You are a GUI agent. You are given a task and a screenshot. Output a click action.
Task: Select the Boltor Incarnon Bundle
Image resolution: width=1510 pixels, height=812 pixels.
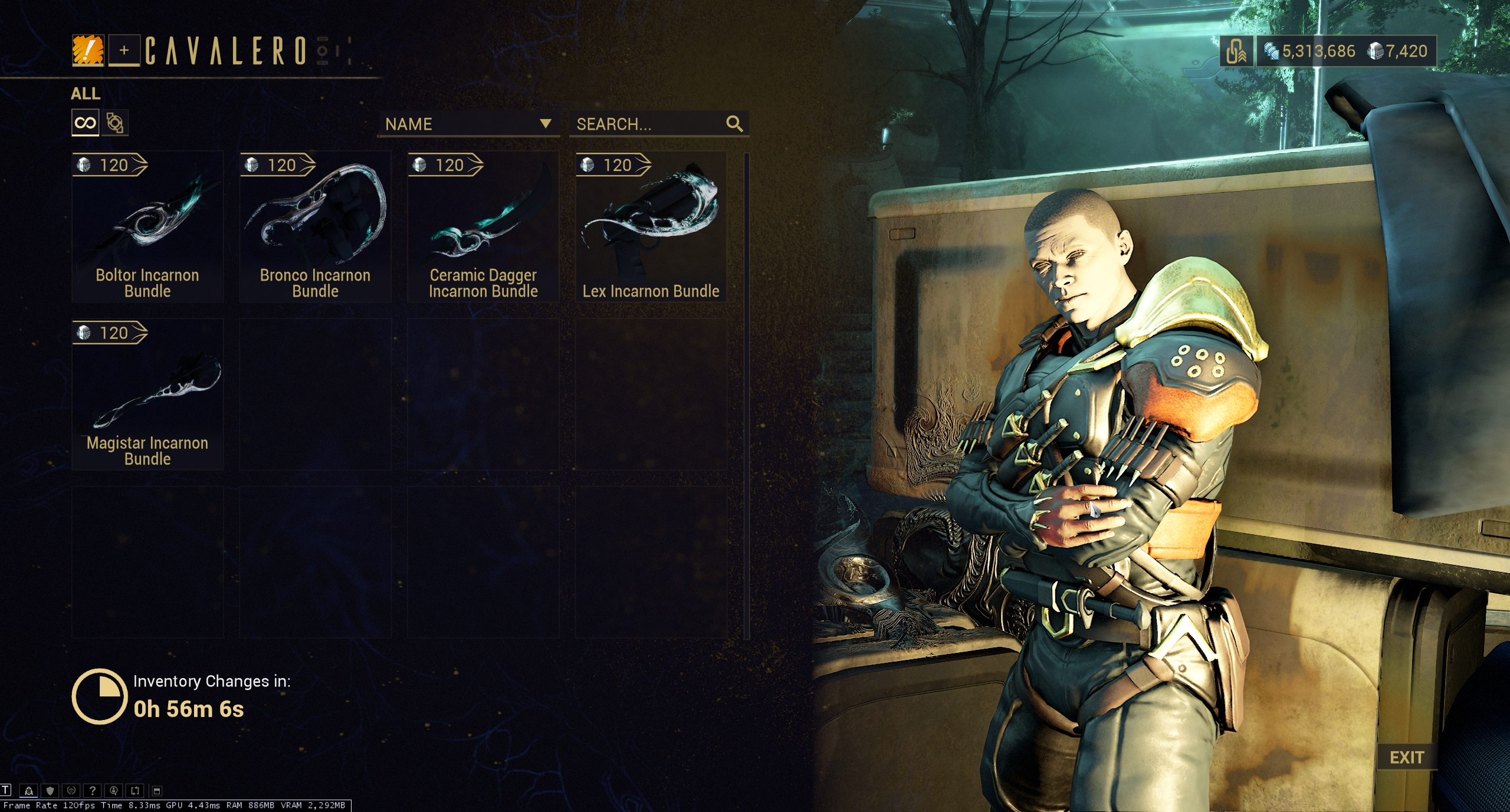147,227
